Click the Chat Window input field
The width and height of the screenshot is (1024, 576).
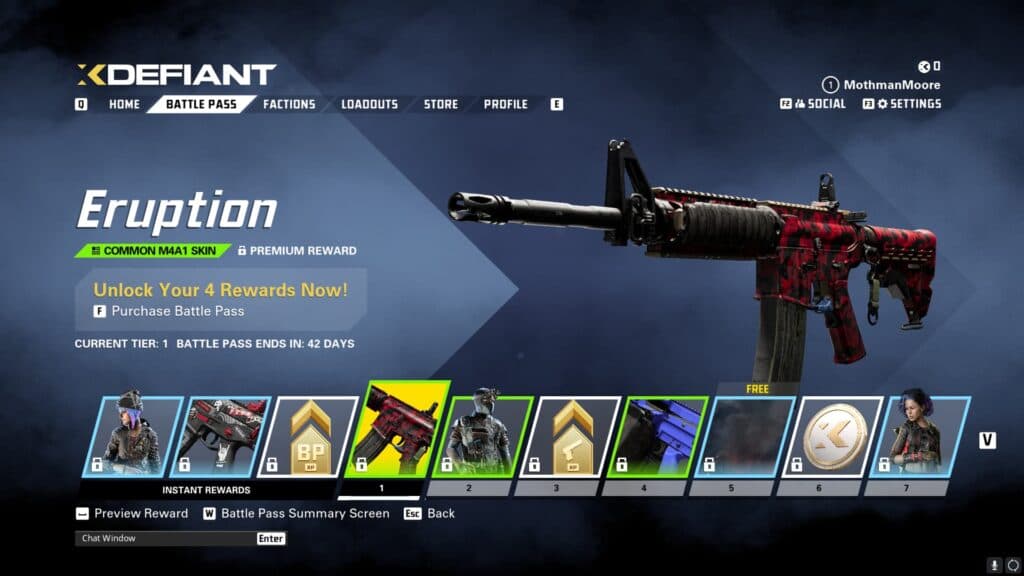pyautogui.click(x=166, y=538)
